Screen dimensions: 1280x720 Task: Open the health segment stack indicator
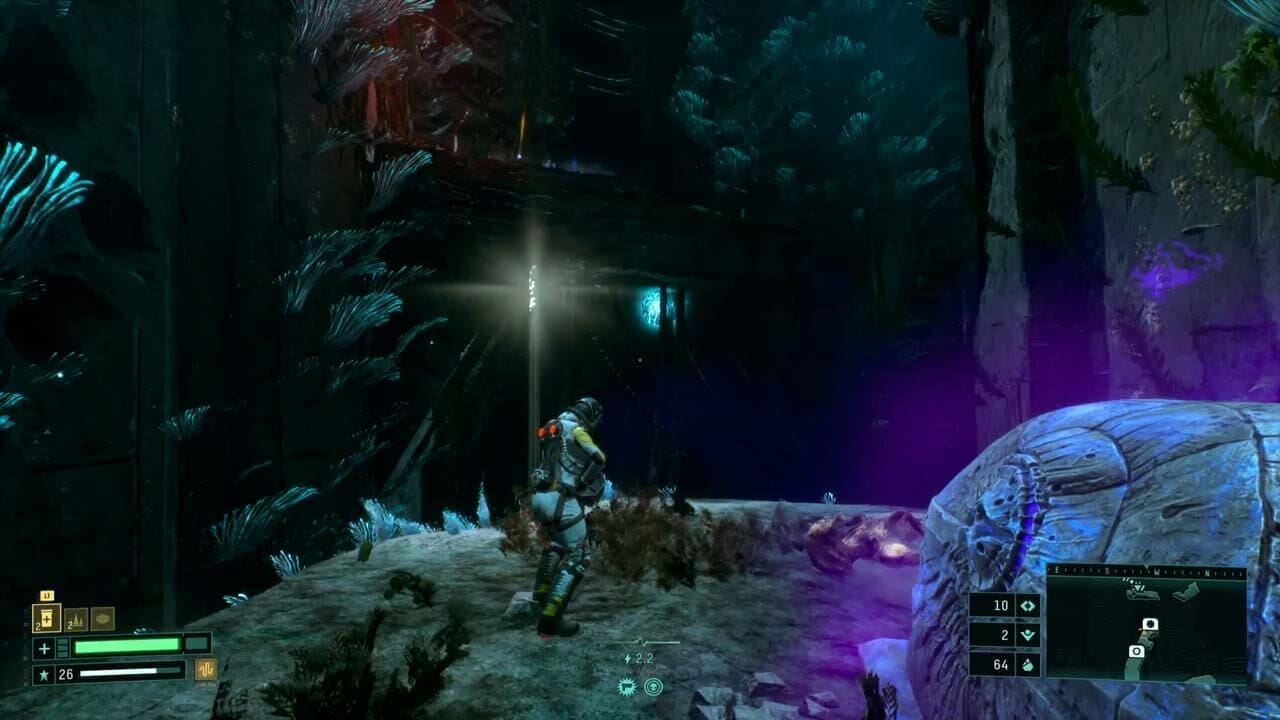(x=62, y=647)
